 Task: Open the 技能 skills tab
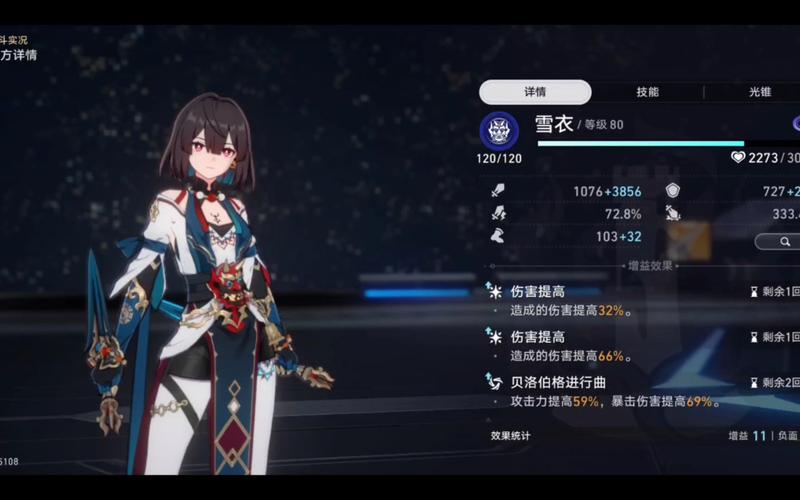647,92
